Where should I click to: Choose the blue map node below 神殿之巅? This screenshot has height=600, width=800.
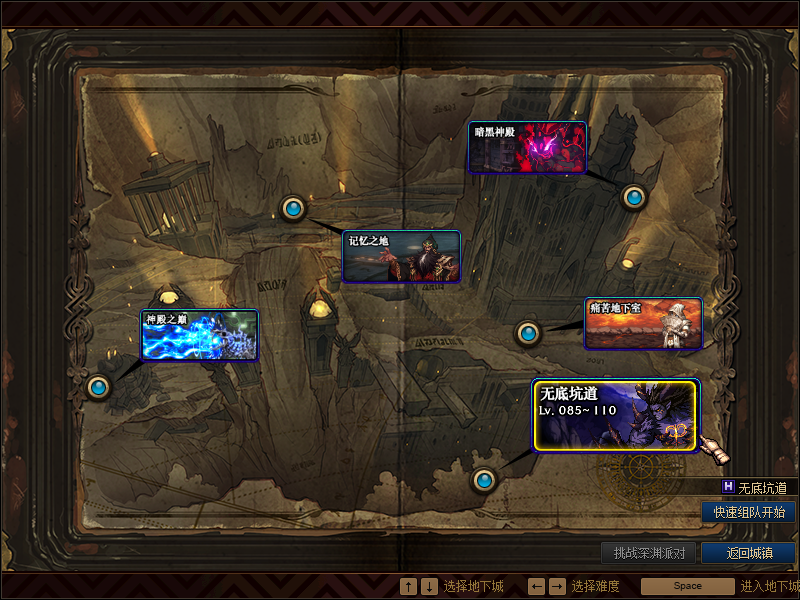click(98, 387)
